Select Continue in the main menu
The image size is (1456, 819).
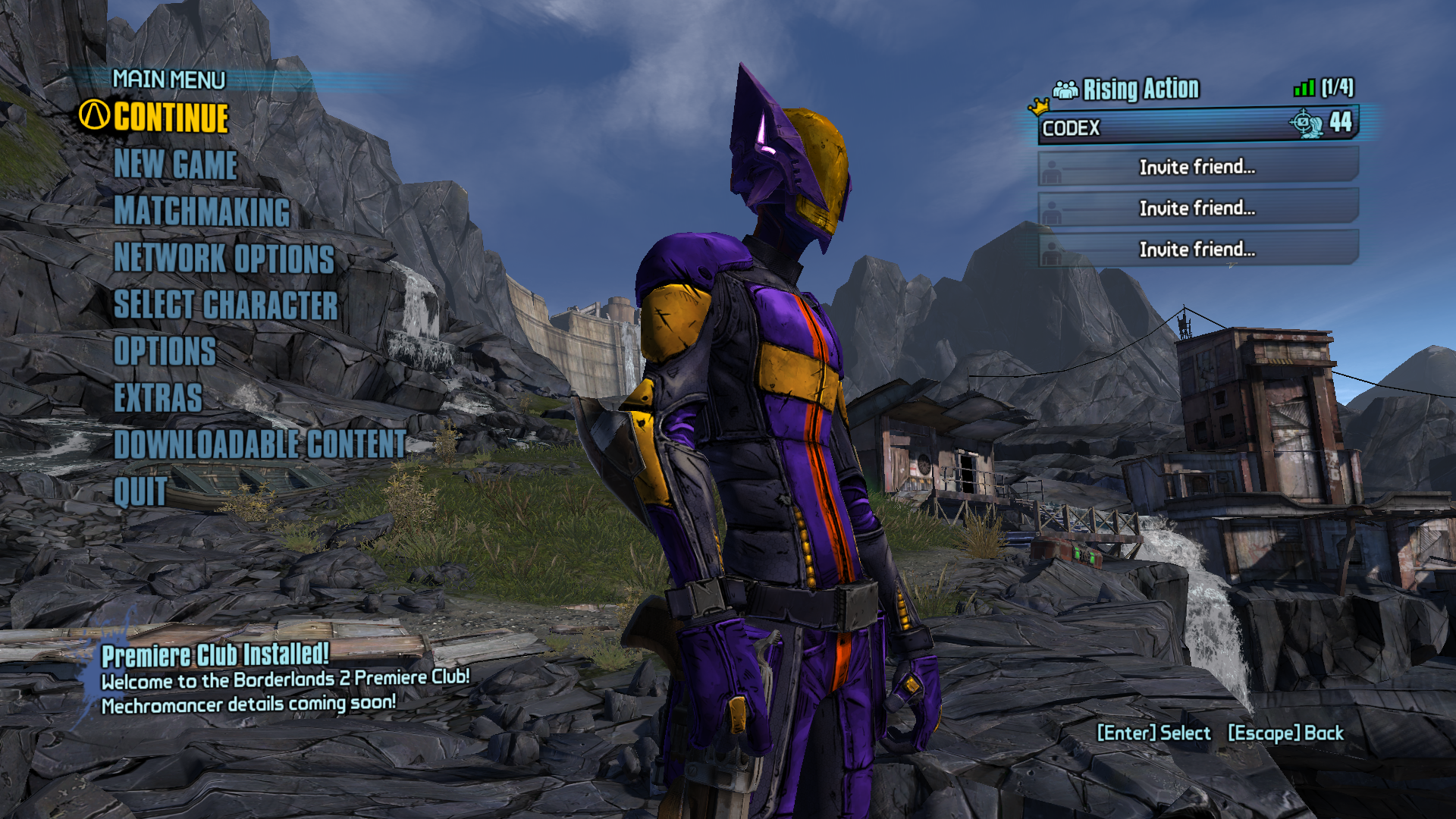[x=171, y=118]
